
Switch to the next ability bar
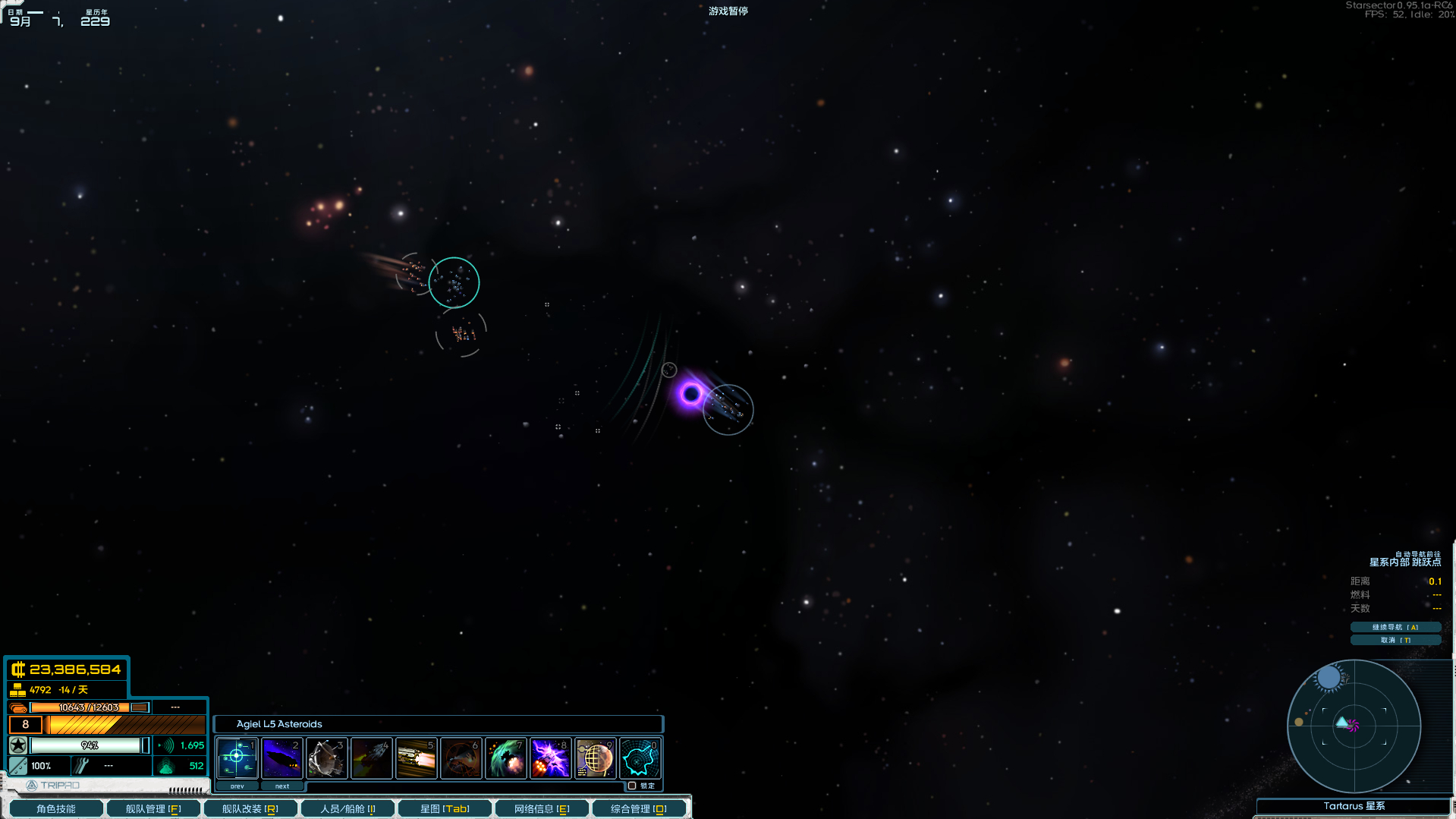point(281,786)
